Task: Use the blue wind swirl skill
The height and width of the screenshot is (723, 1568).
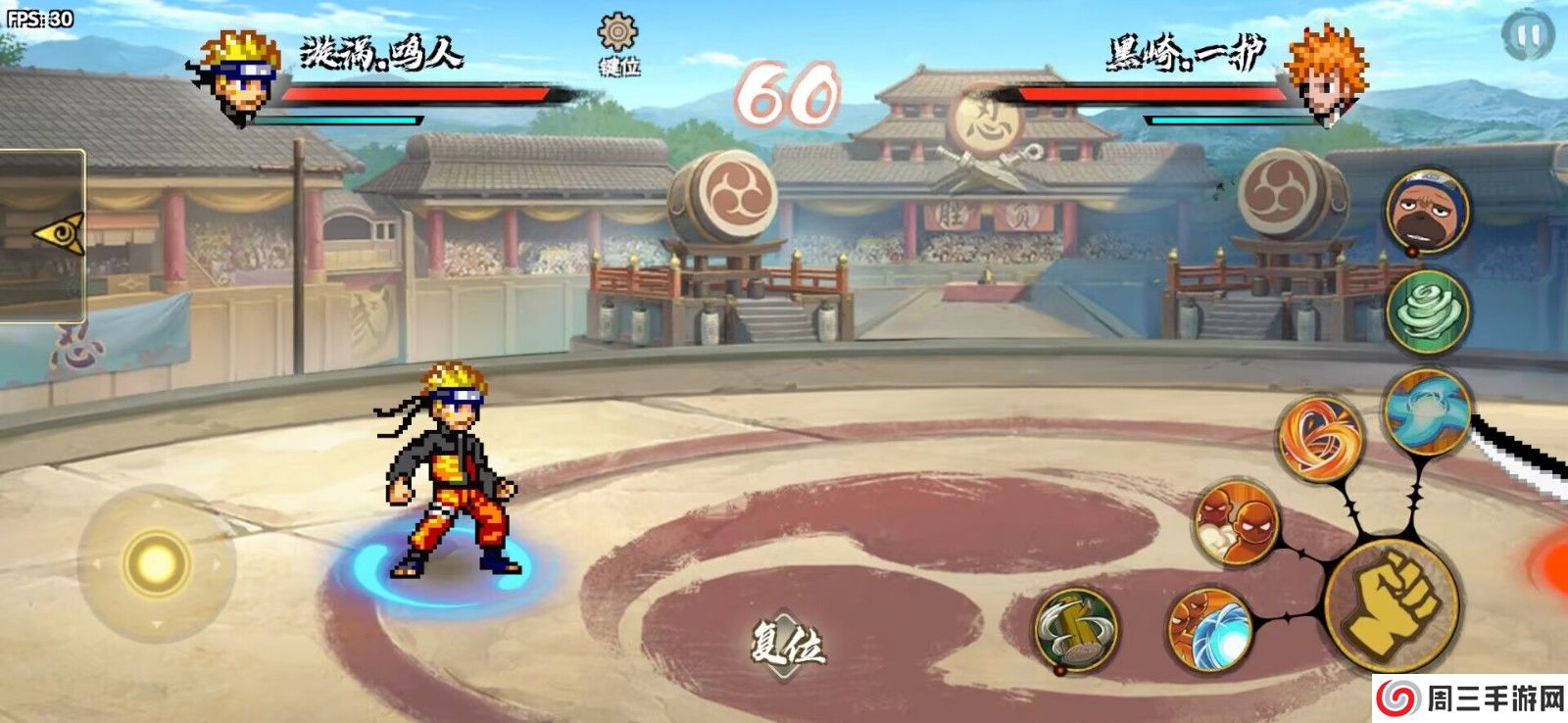Action: click(1426, 411)
